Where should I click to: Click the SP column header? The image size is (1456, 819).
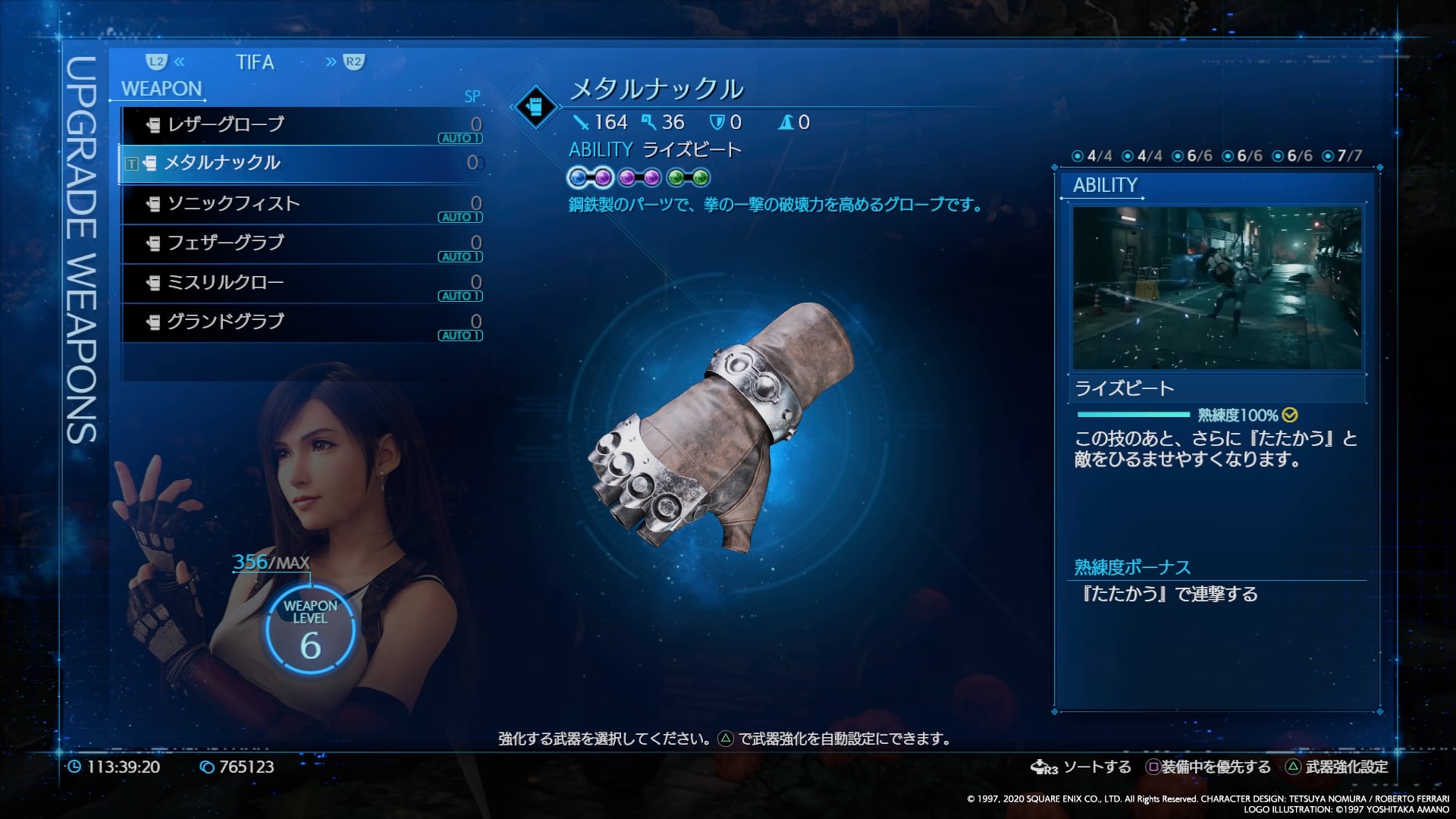[472, 97]
